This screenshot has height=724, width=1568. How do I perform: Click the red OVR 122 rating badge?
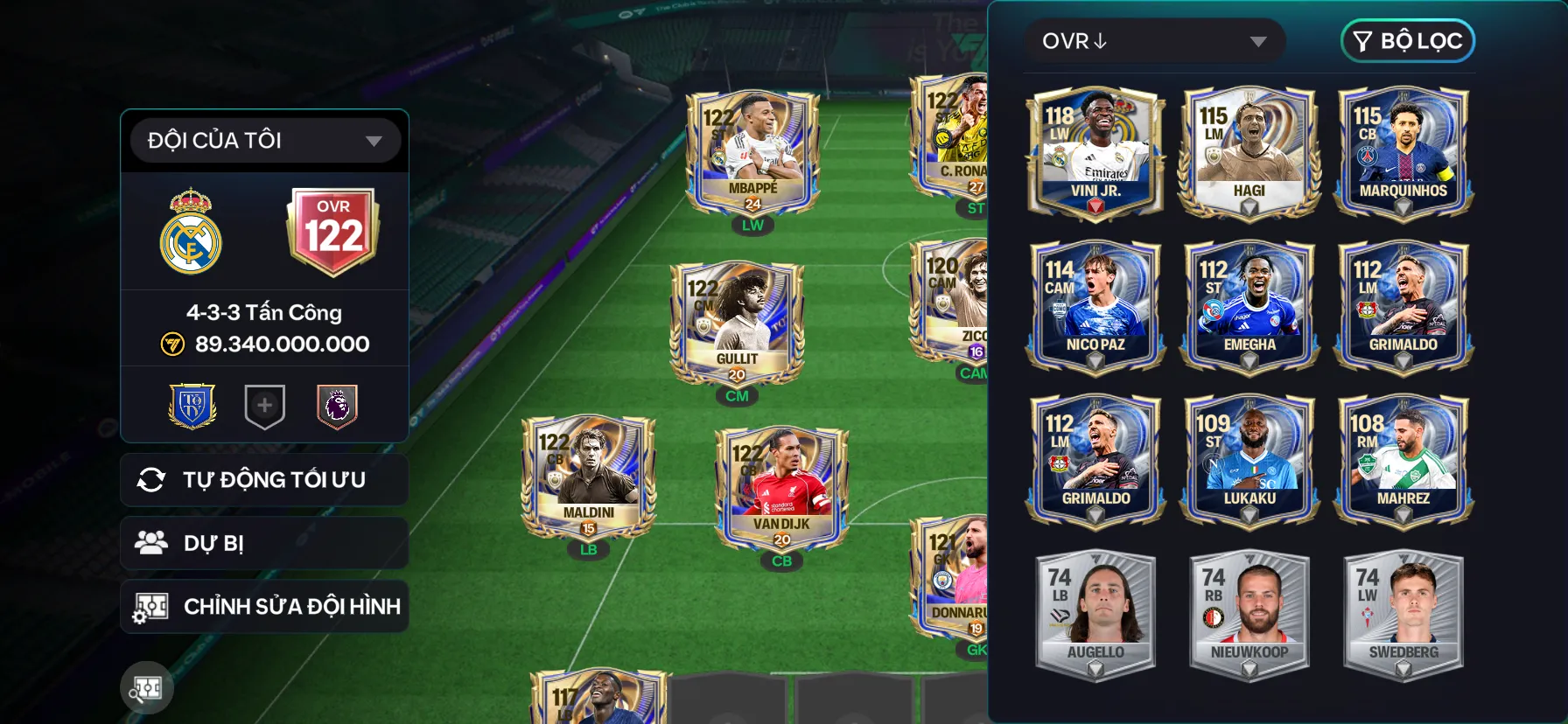tap(333, 230)
